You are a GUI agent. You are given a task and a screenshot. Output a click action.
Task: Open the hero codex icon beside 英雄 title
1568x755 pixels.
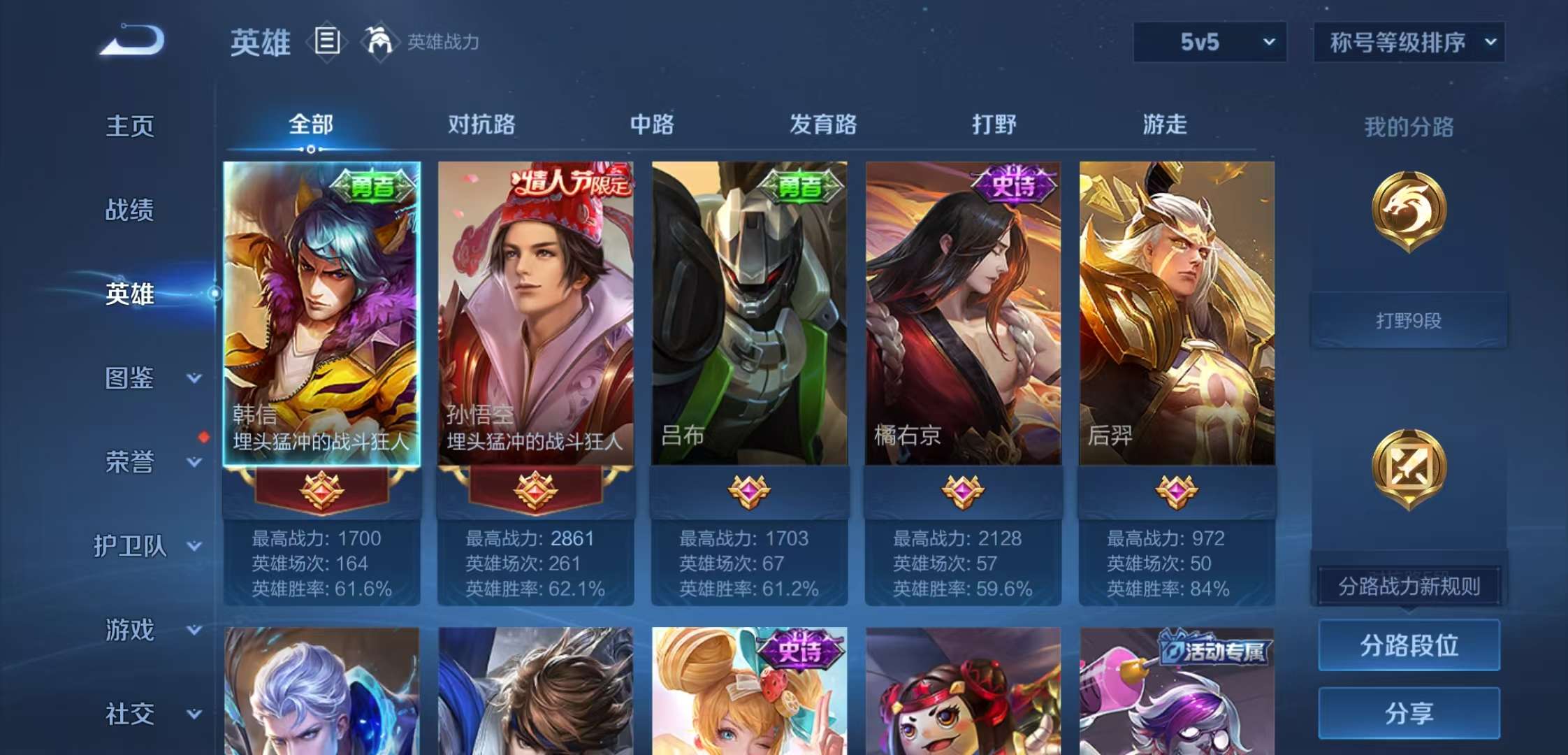click(x=326, y=42)
